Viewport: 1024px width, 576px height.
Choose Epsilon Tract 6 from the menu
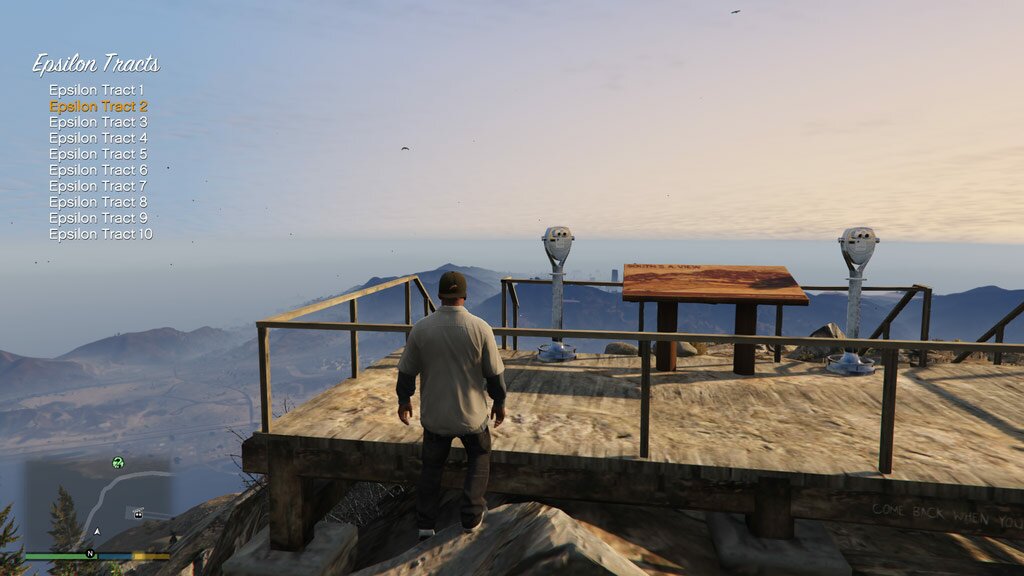tap(98, 170)
